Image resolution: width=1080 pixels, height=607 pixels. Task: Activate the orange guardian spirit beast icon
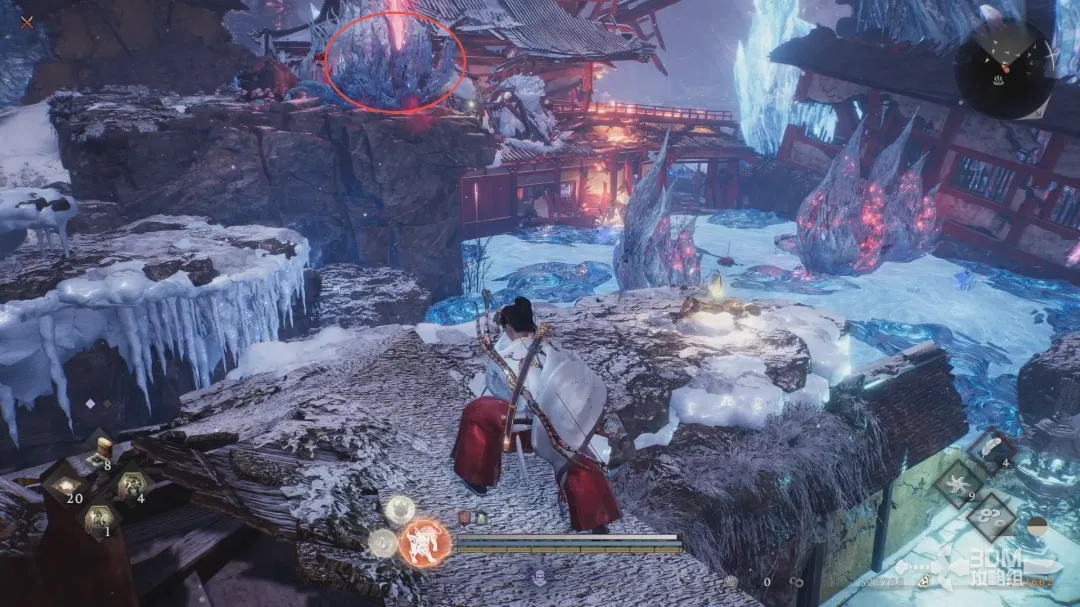pyautogui.click(x=424, y=544)
